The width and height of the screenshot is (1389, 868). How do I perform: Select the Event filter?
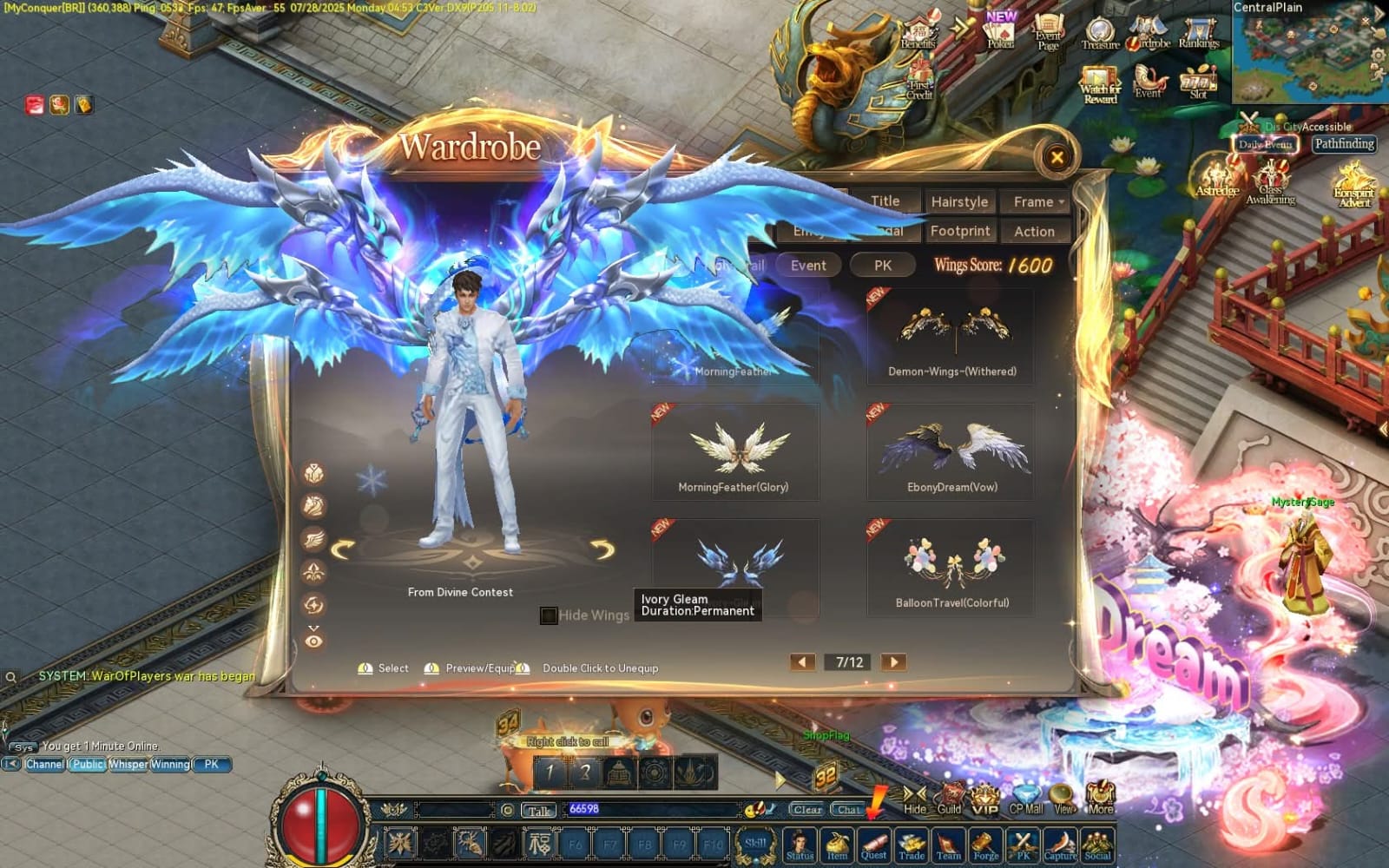tap(808, 266)
